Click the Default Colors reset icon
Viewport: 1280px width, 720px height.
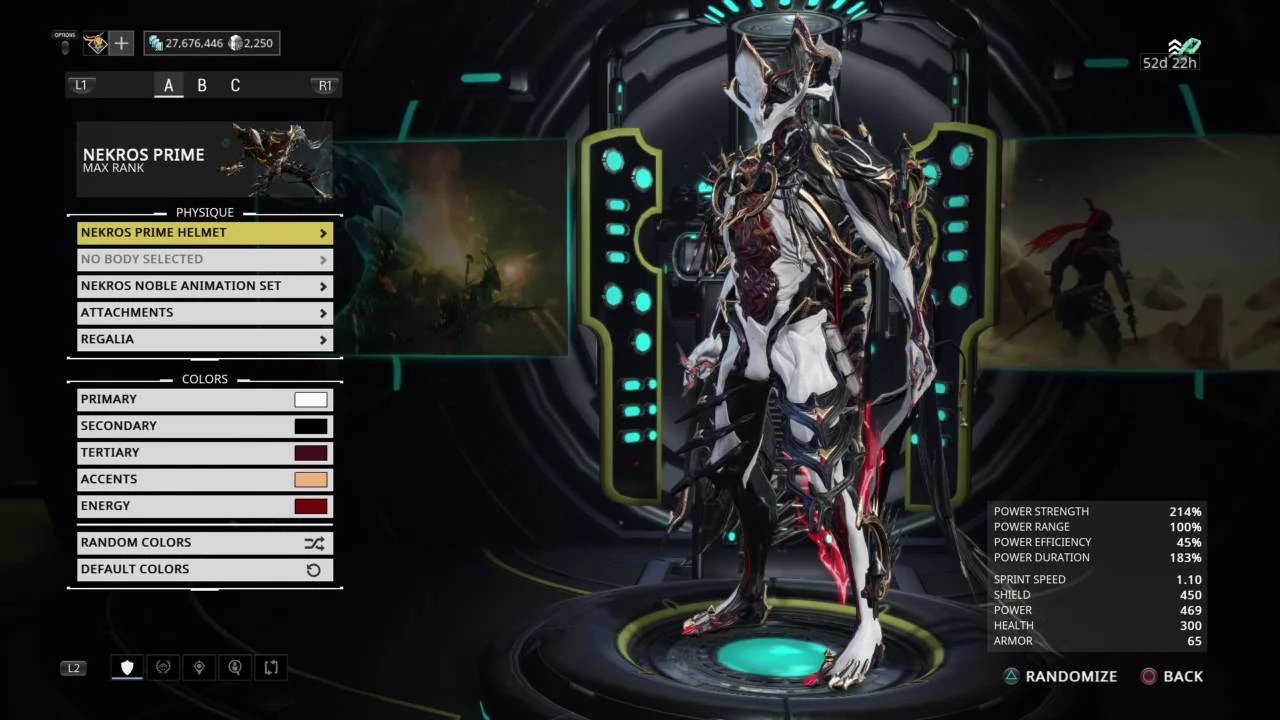[x=314, y=569]
